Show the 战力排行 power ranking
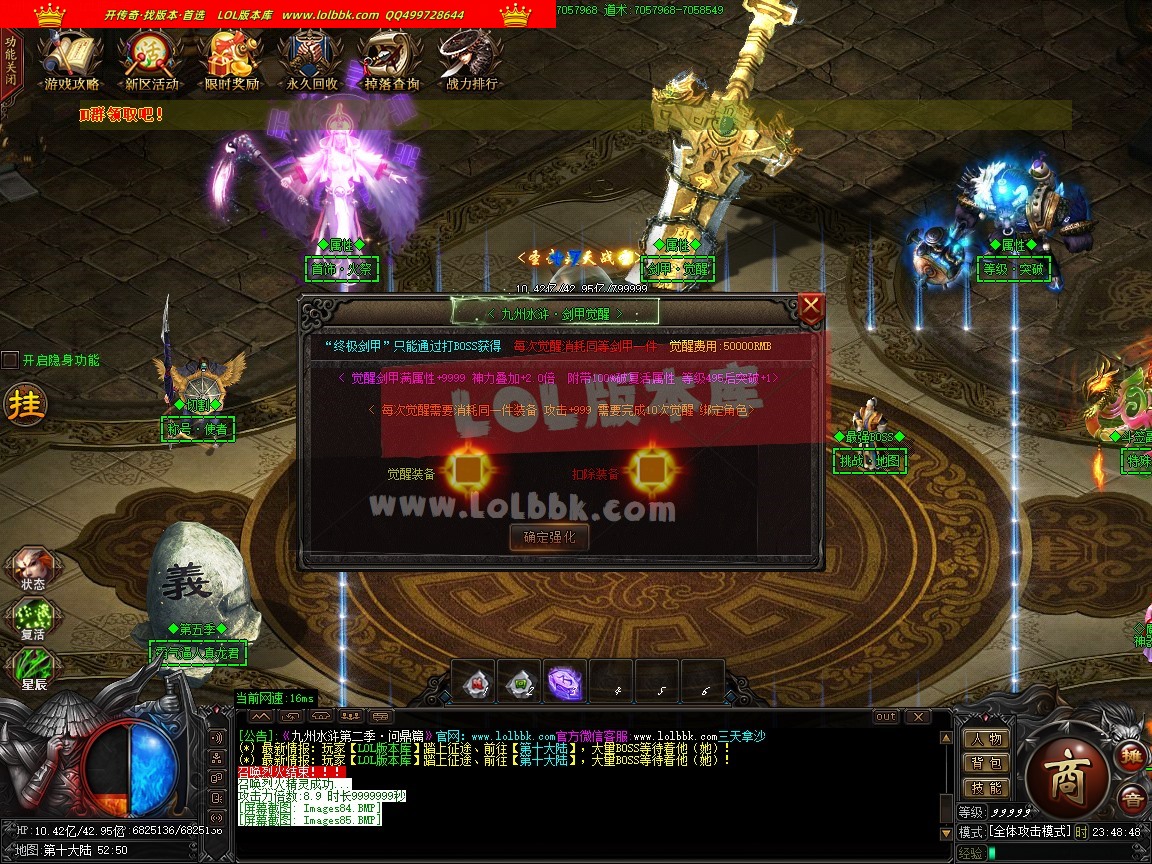The image size is (1152, 864). (471, 60)
